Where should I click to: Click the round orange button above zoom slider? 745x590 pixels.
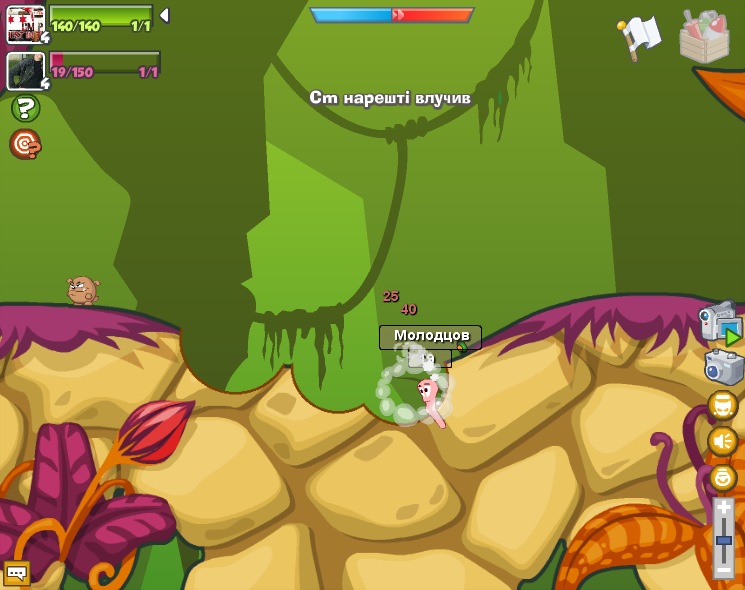pos(722,477)
